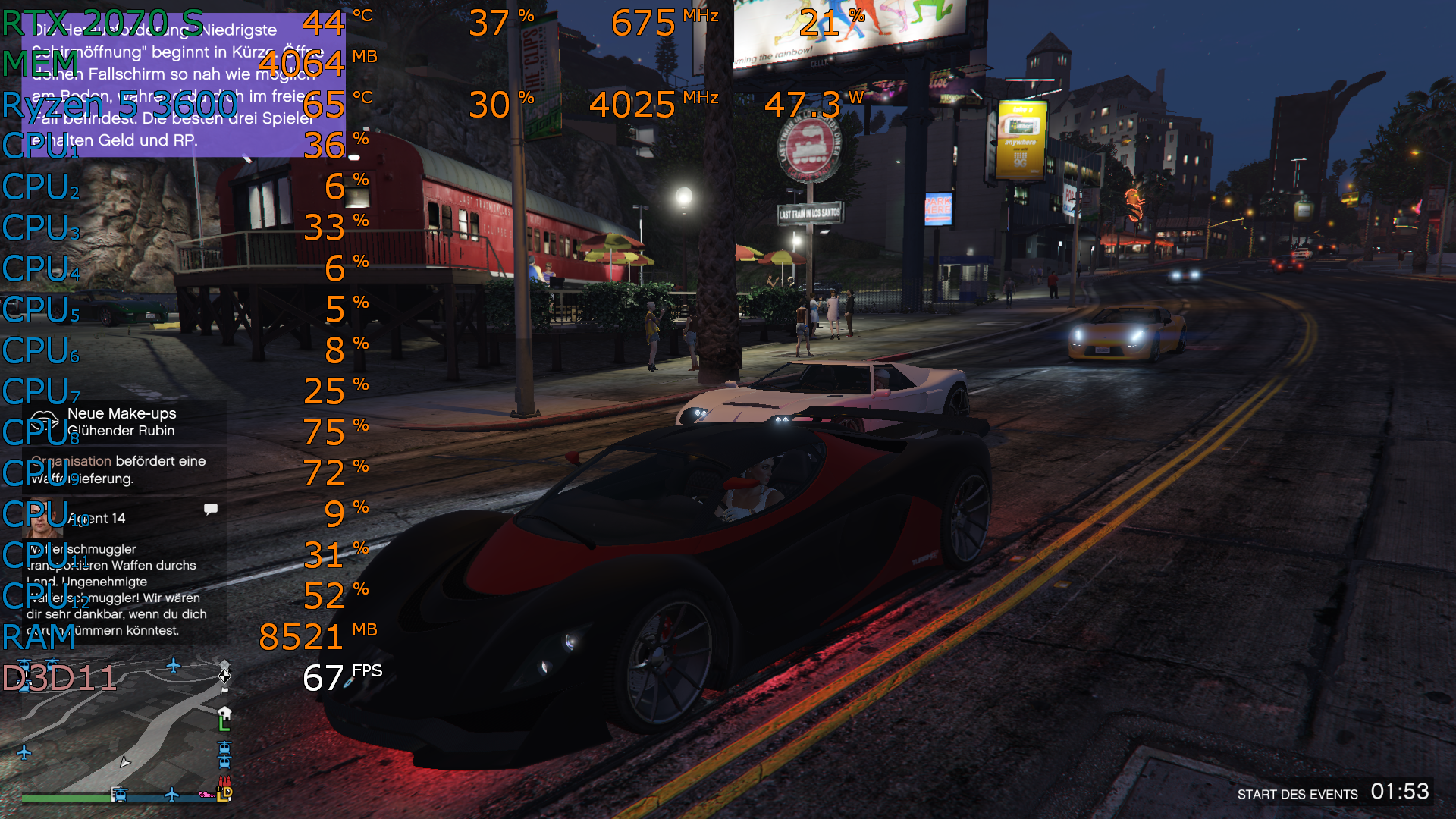Click the second plane blip near the minimap's left edge
This screenshot has height=819, width=1456.
pyautogui.click(x=24, y=753)
